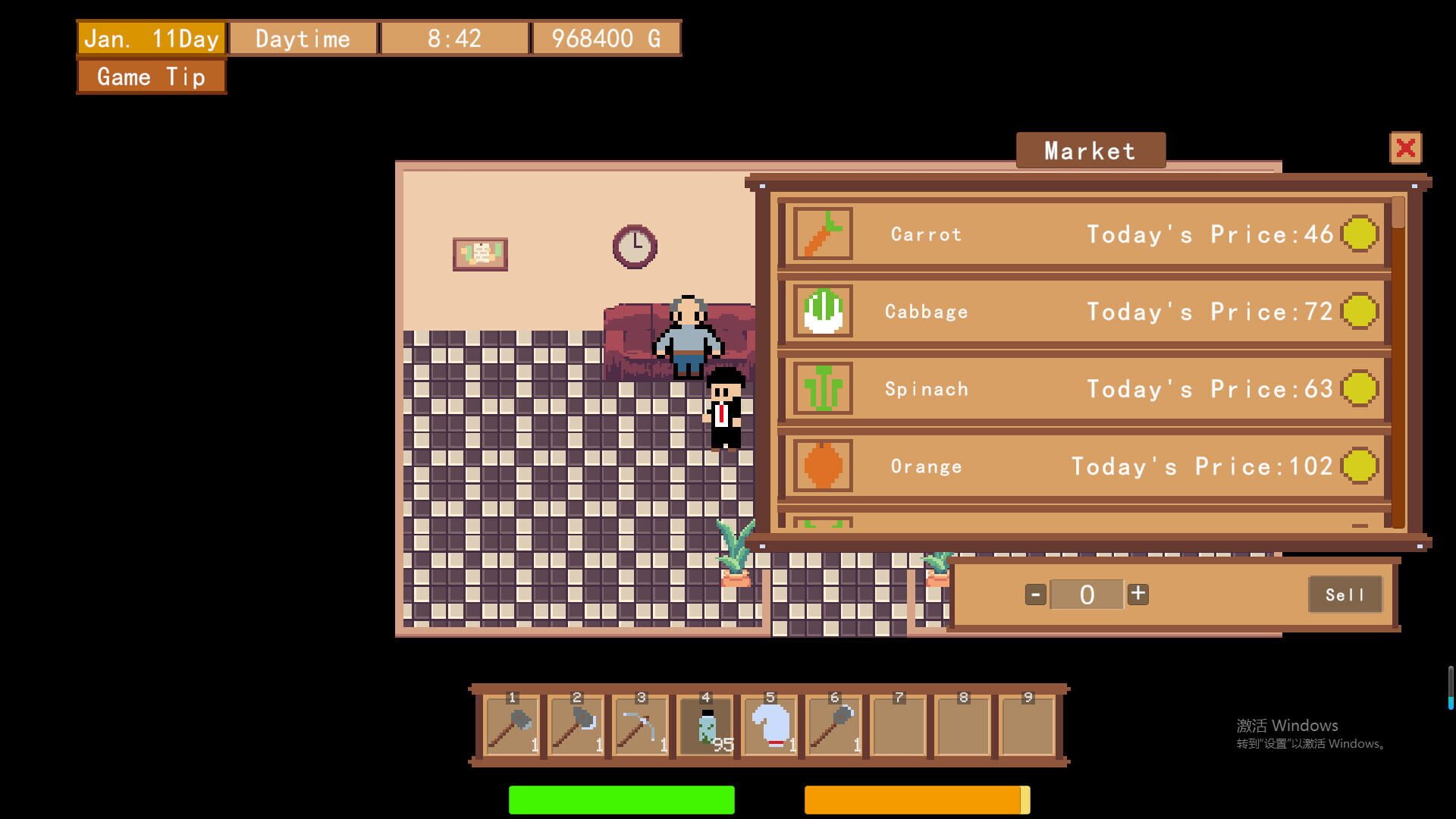This screenshot has height=819, width=1456.
Task: Select the pickaxe in hotbar slot 3
Action: pyautogui.click(x=641, y=726)
